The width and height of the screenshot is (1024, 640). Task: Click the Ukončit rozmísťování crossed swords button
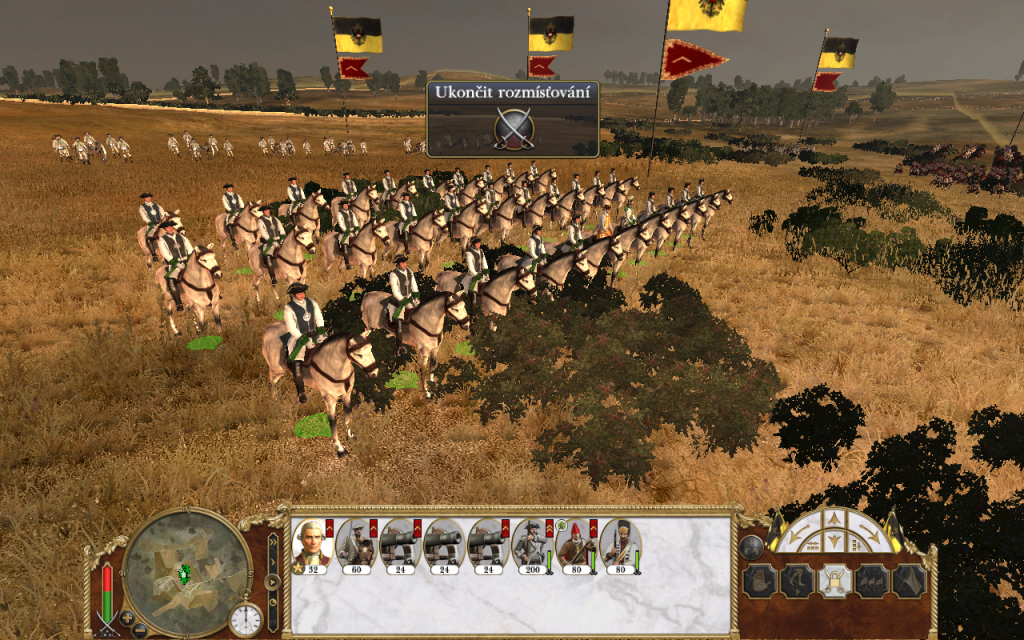(x=514, y=128)
